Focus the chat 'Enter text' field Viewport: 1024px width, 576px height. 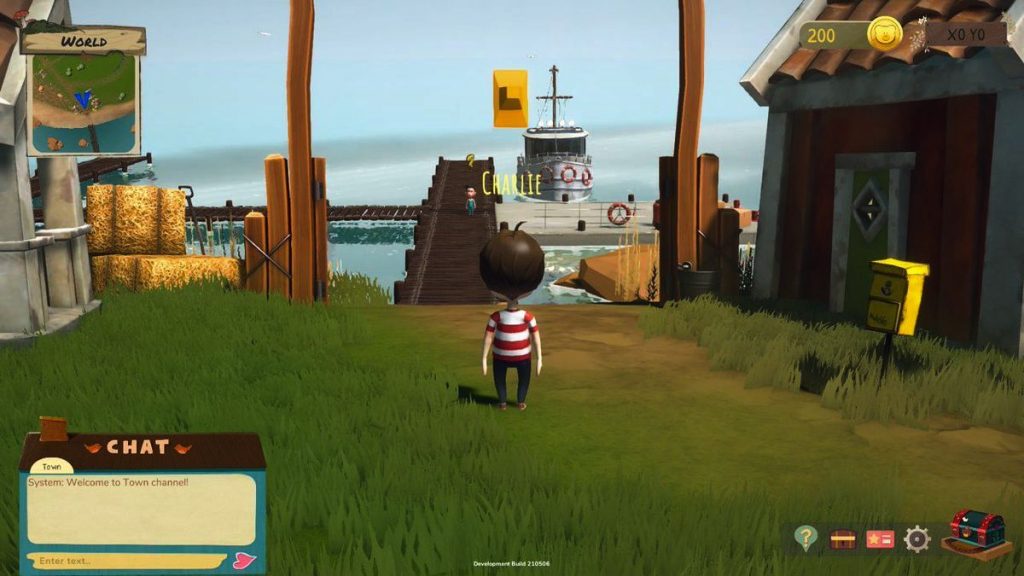pos(125,561)
